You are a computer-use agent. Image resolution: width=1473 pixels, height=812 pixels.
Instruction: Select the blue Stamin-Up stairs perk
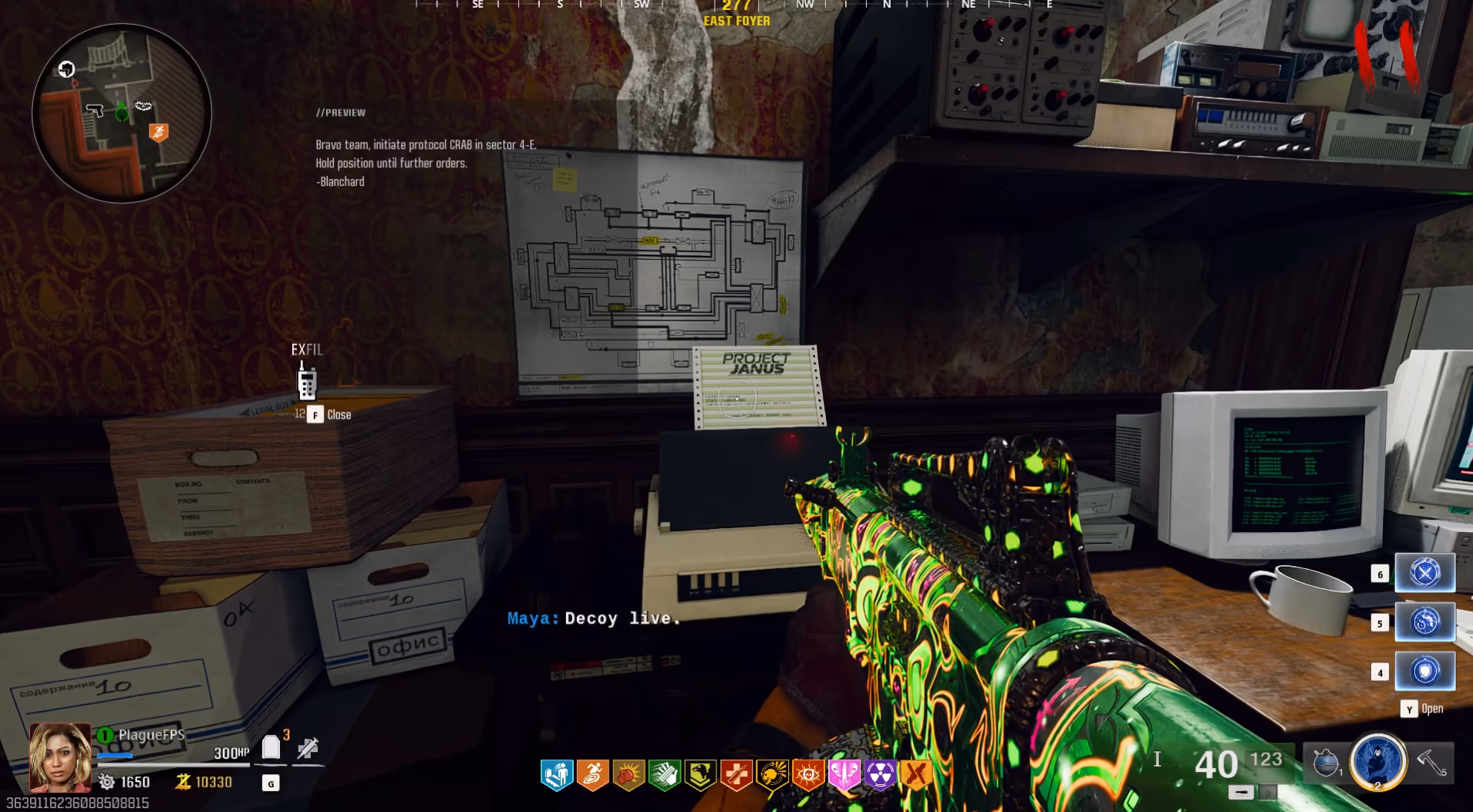point(556,775)
